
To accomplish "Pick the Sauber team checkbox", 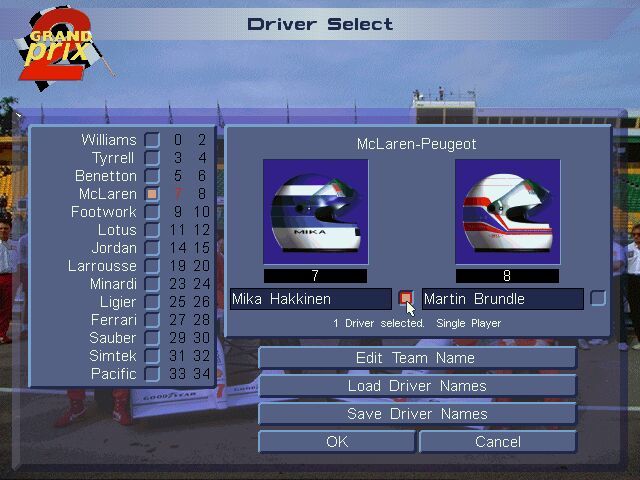I will (x=152, y=338).
